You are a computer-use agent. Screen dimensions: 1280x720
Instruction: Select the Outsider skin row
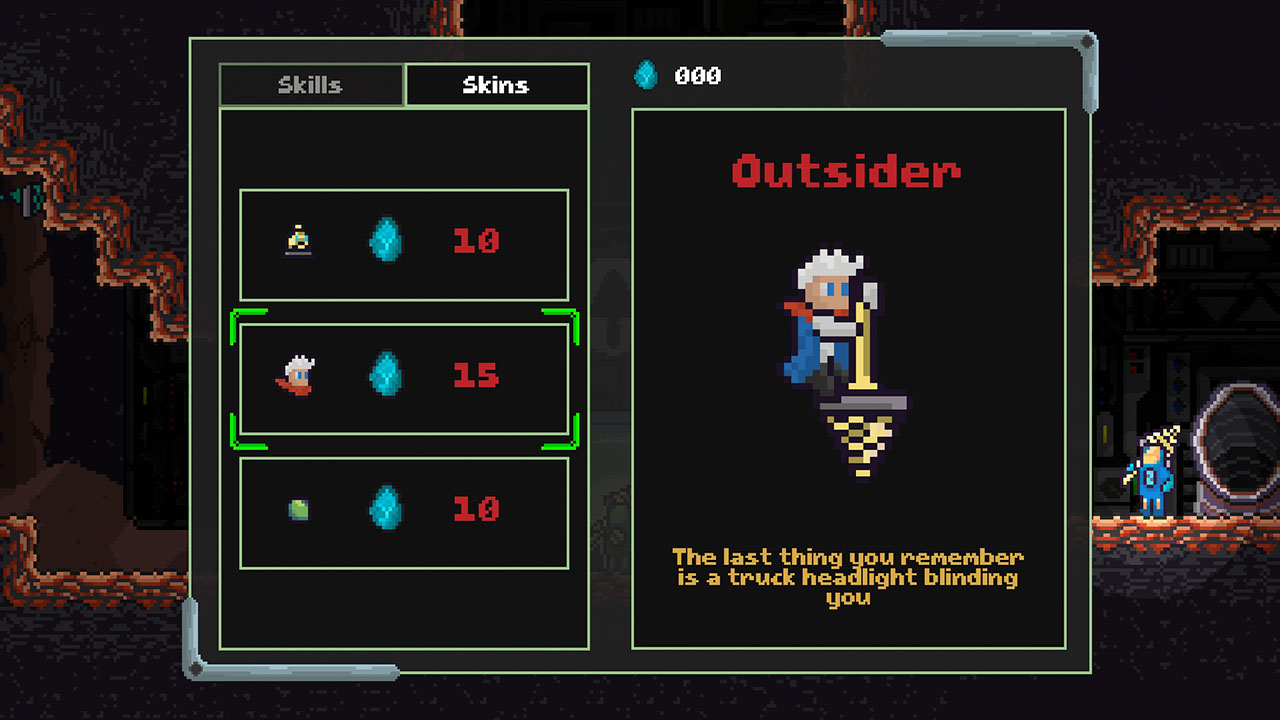[403, 375]
